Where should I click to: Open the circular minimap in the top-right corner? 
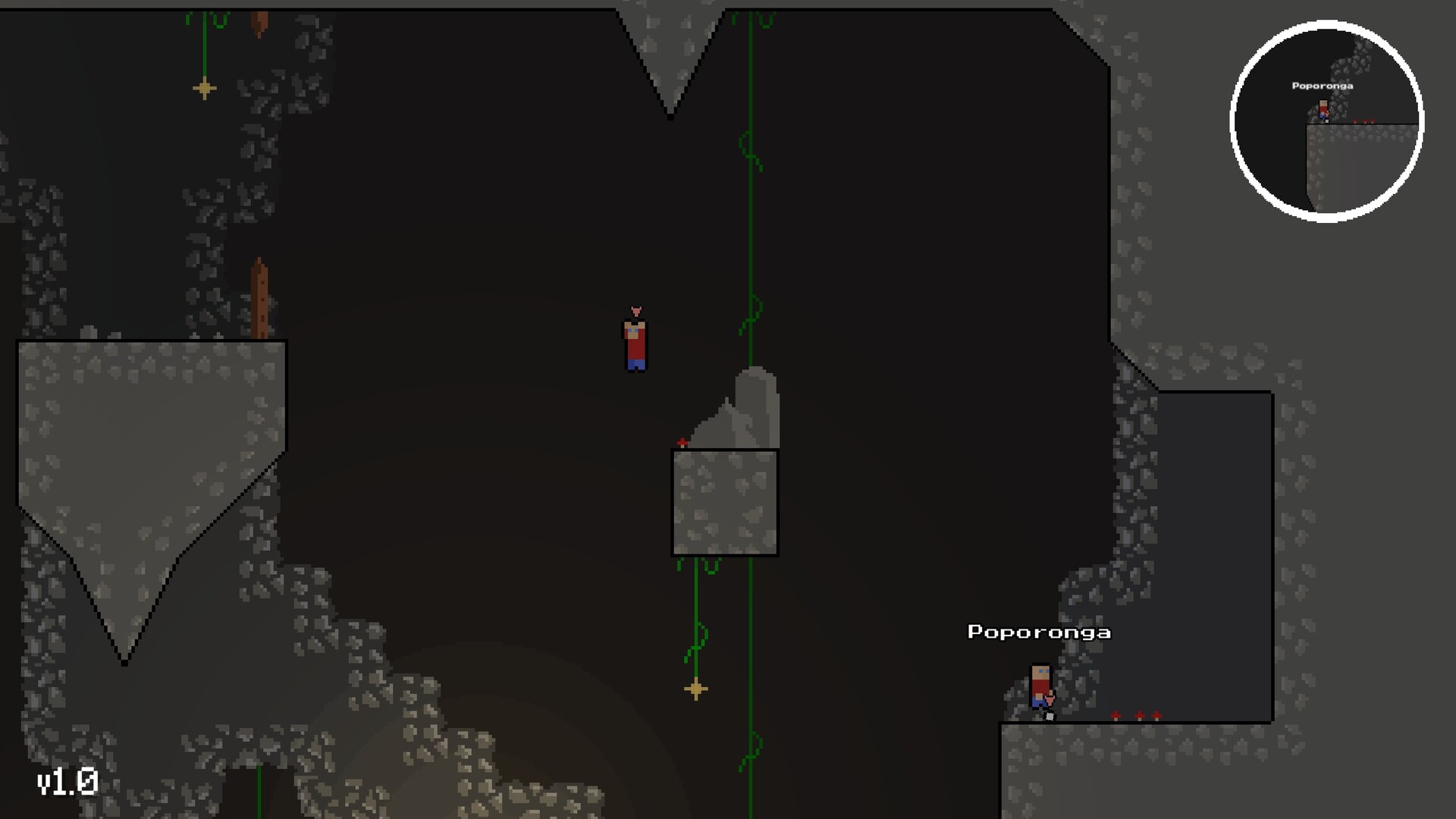(x=1326, y=121)
